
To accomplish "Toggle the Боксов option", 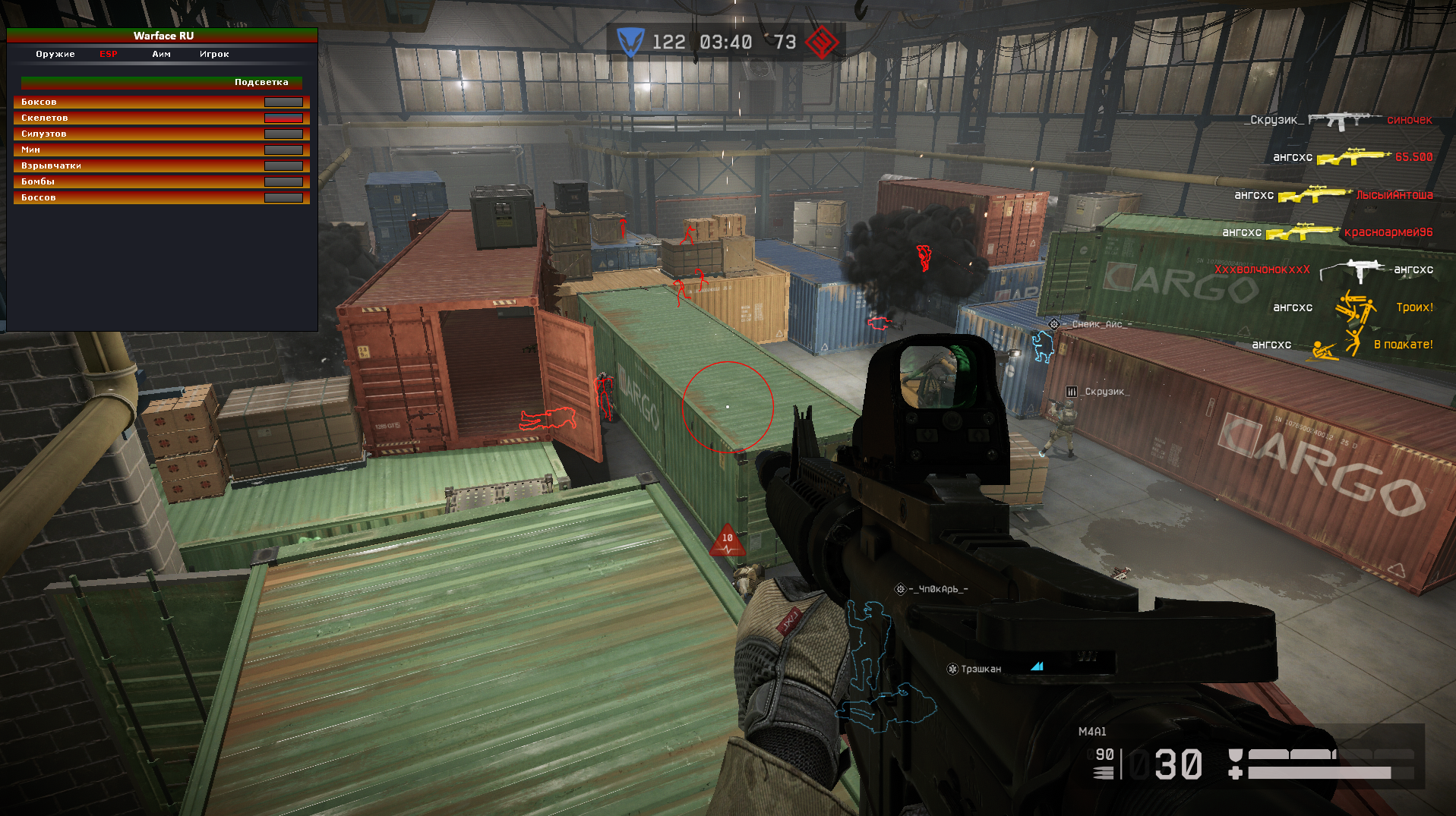I will pos(283,102).
